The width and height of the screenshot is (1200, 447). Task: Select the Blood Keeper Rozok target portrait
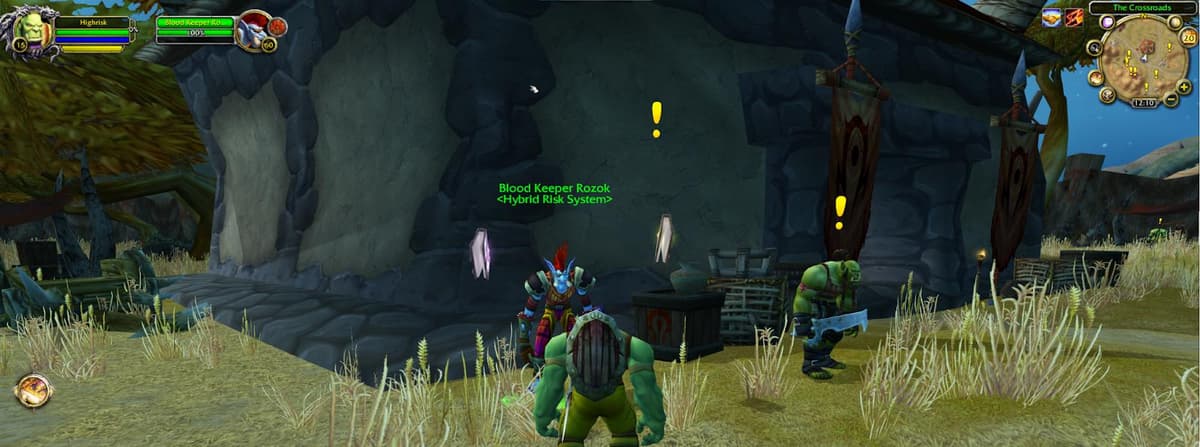[253, 30]
